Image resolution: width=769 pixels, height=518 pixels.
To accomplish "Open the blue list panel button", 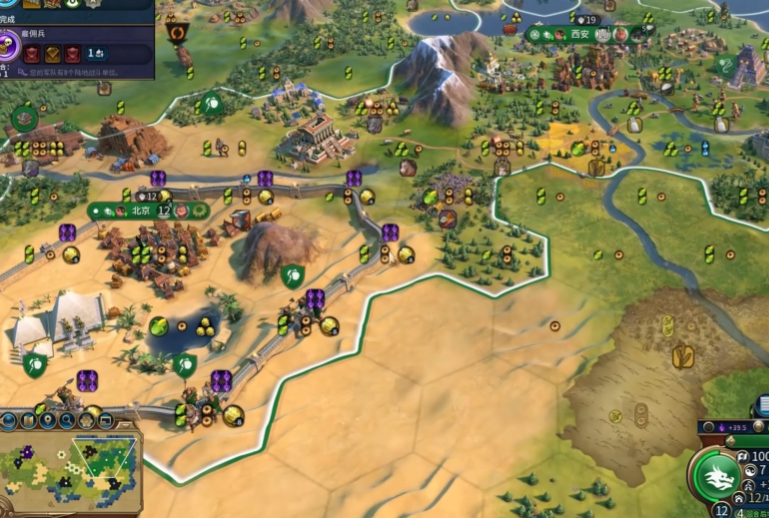I will pos(762,406).
